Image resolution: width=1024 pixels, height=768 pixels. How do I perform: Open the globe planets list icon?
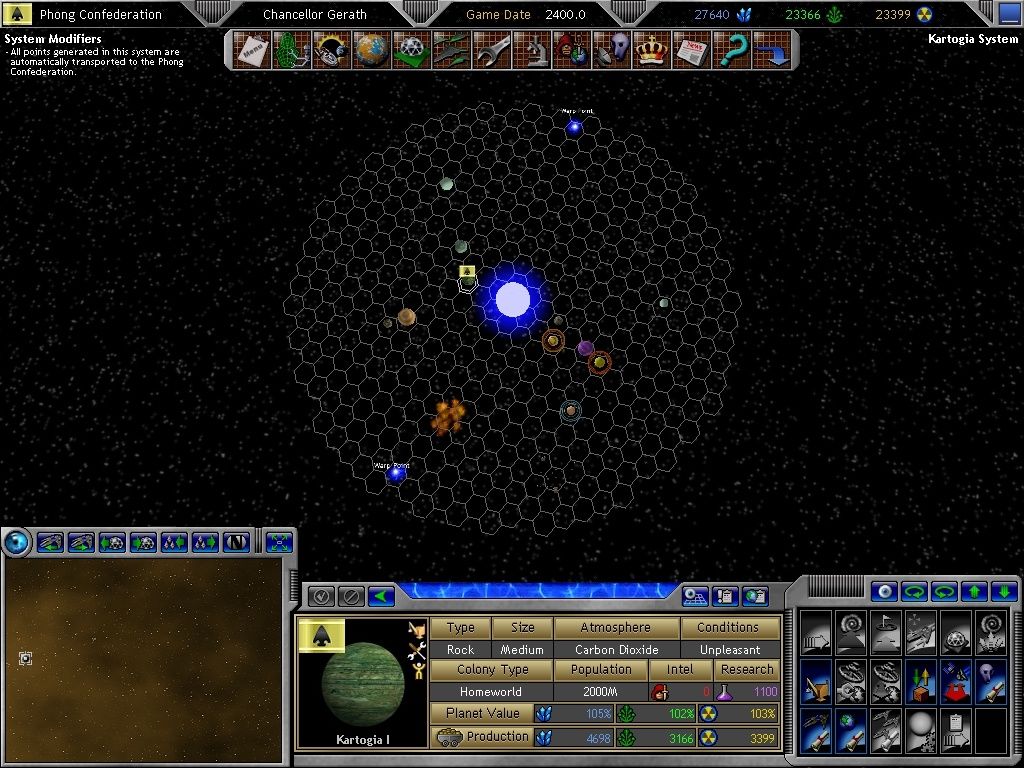pyautogui.click(x=371, y=49)
